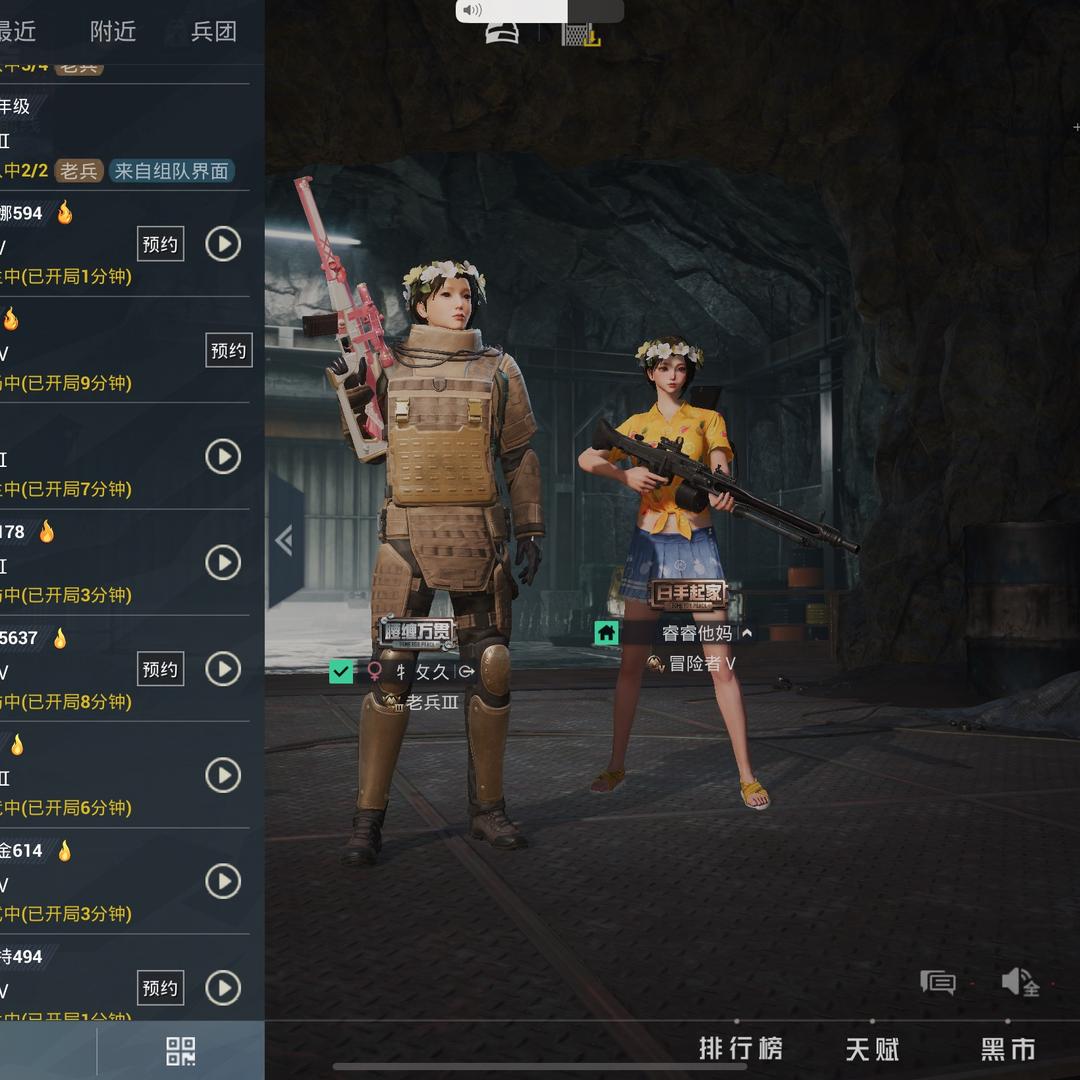1080x1080 pixels.
Task: Toggle the green ready checkmark
Action: 341,671
